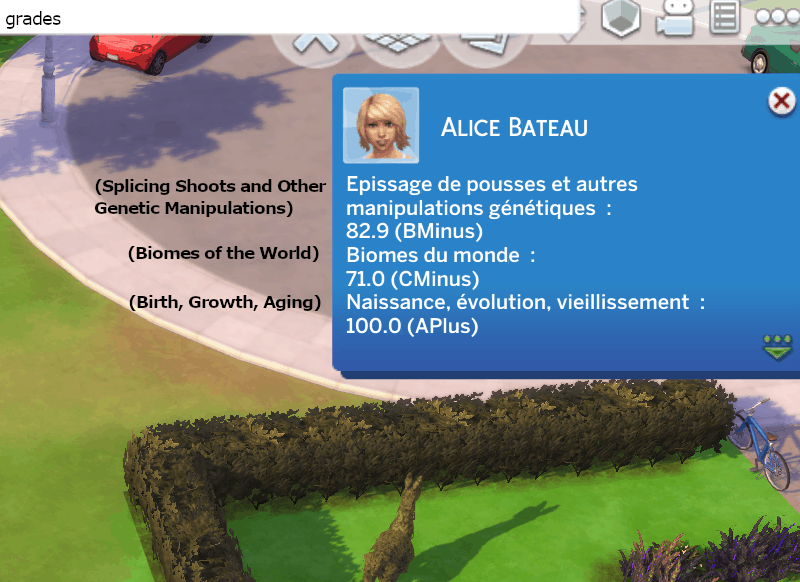Open the list panel icon in the top bar
Viewport: 800px width, 582px height.
pyautogui.click(x=725, y=18)
